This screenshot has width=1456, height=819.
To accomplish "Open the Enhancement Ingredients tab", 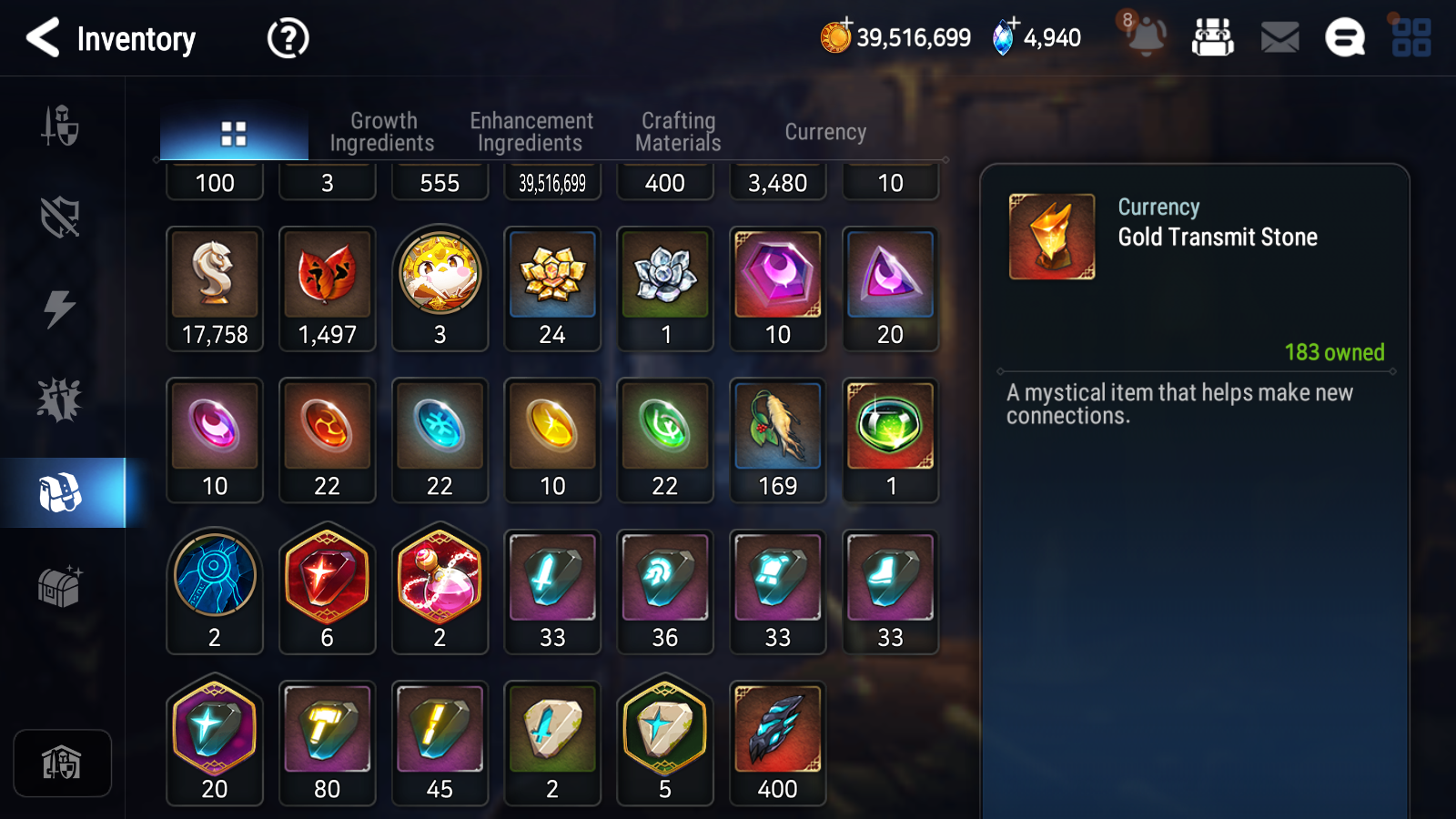I will pyautogui.click(x=531, y=132).
